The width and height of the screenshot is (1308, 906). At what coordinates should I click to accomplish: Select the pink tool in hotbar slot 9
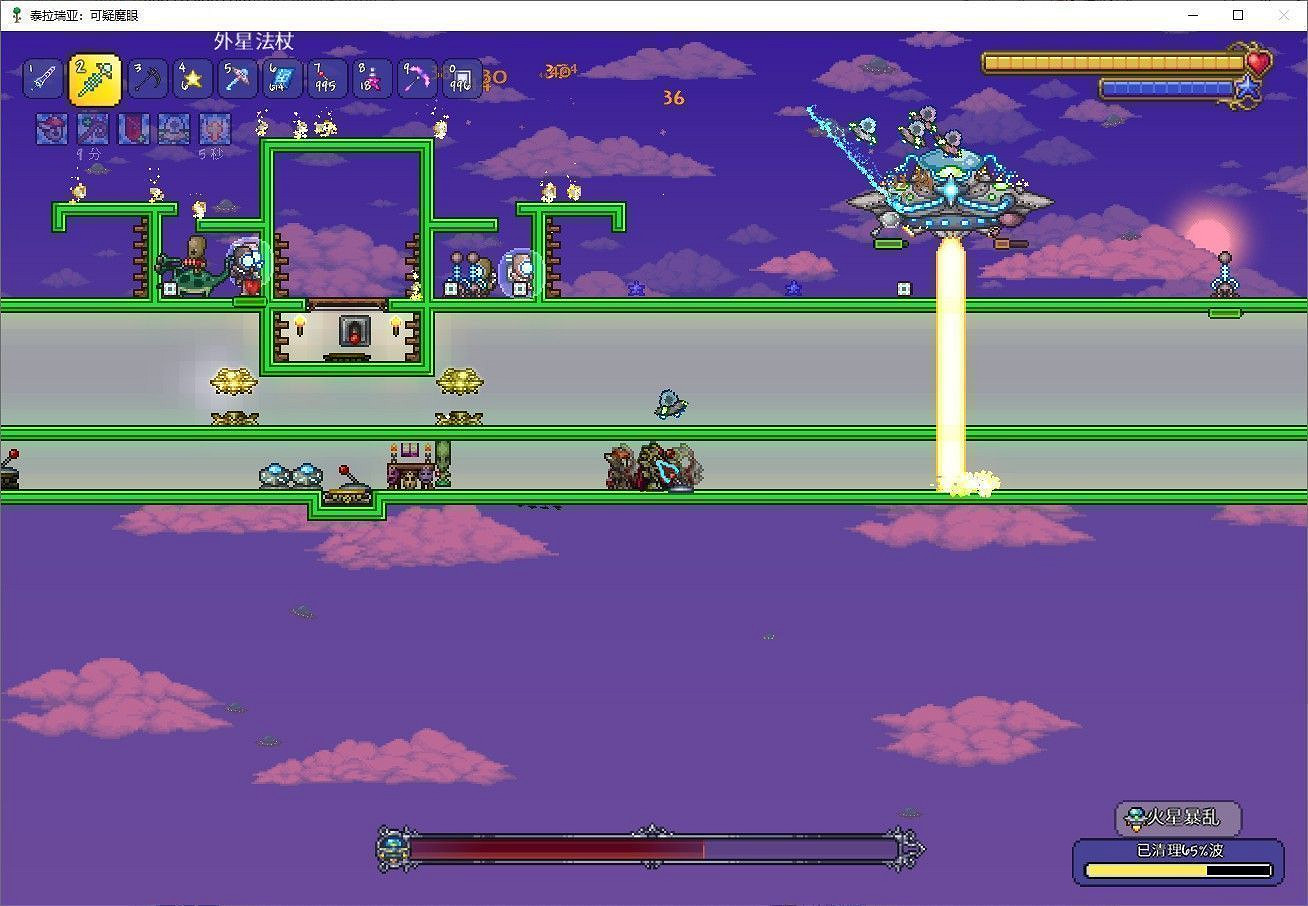(x=415, y=78)
